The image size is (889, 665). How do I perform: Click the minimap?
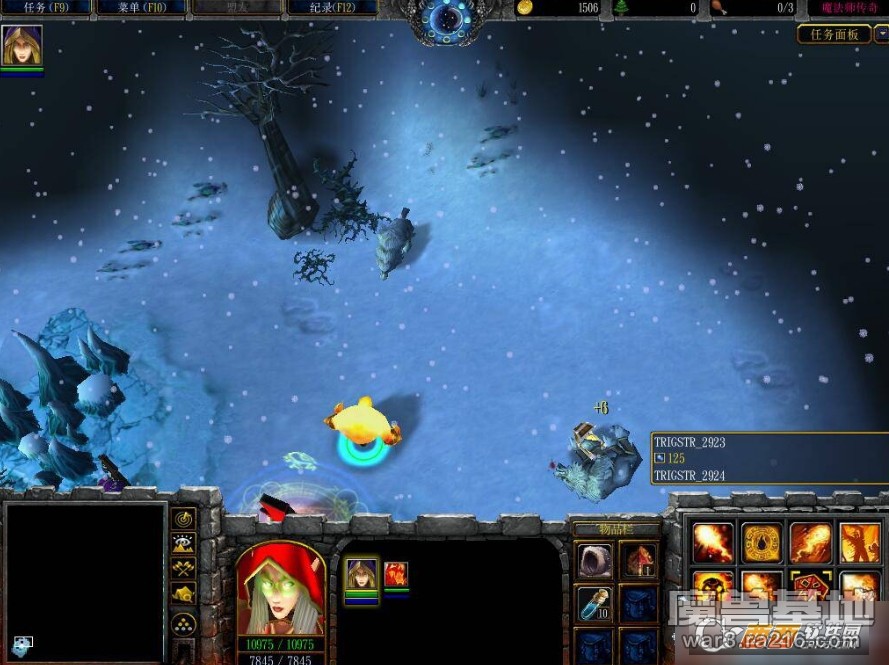click(x=84, y=582)
